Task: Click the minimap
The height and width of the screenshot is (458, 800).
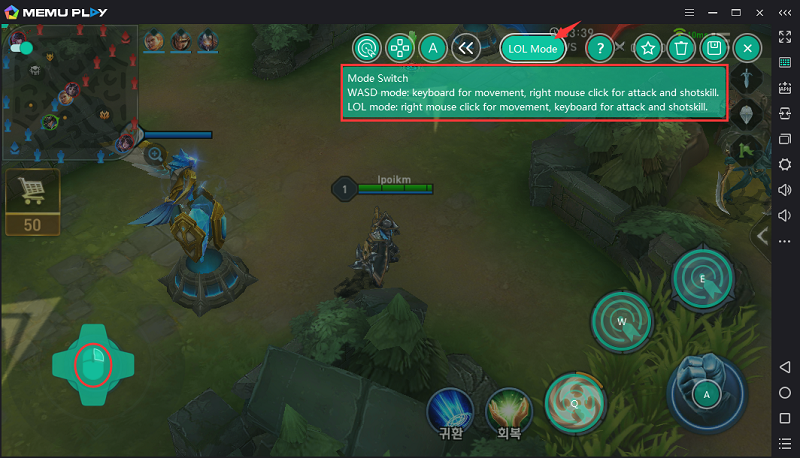Action: [68, 94]
